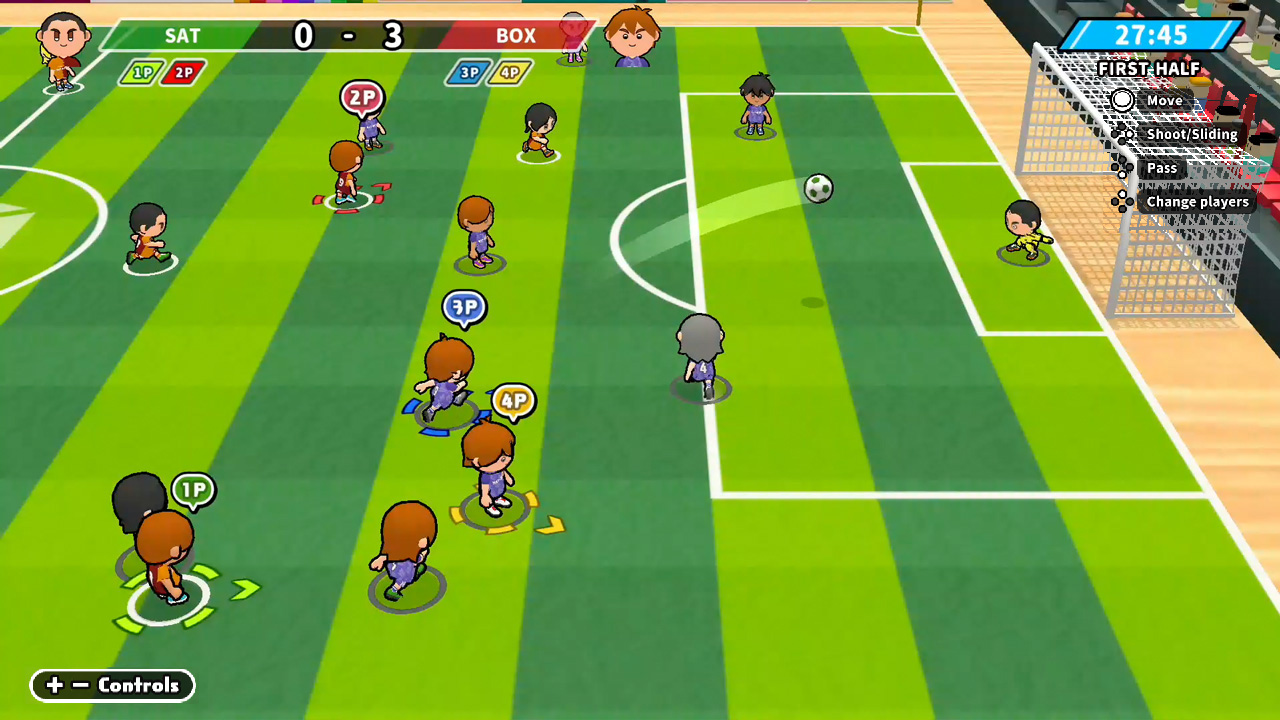Click the BOX team name on the scoreboard
This screenshot has height=720, width=1280.
coord(517,36)
